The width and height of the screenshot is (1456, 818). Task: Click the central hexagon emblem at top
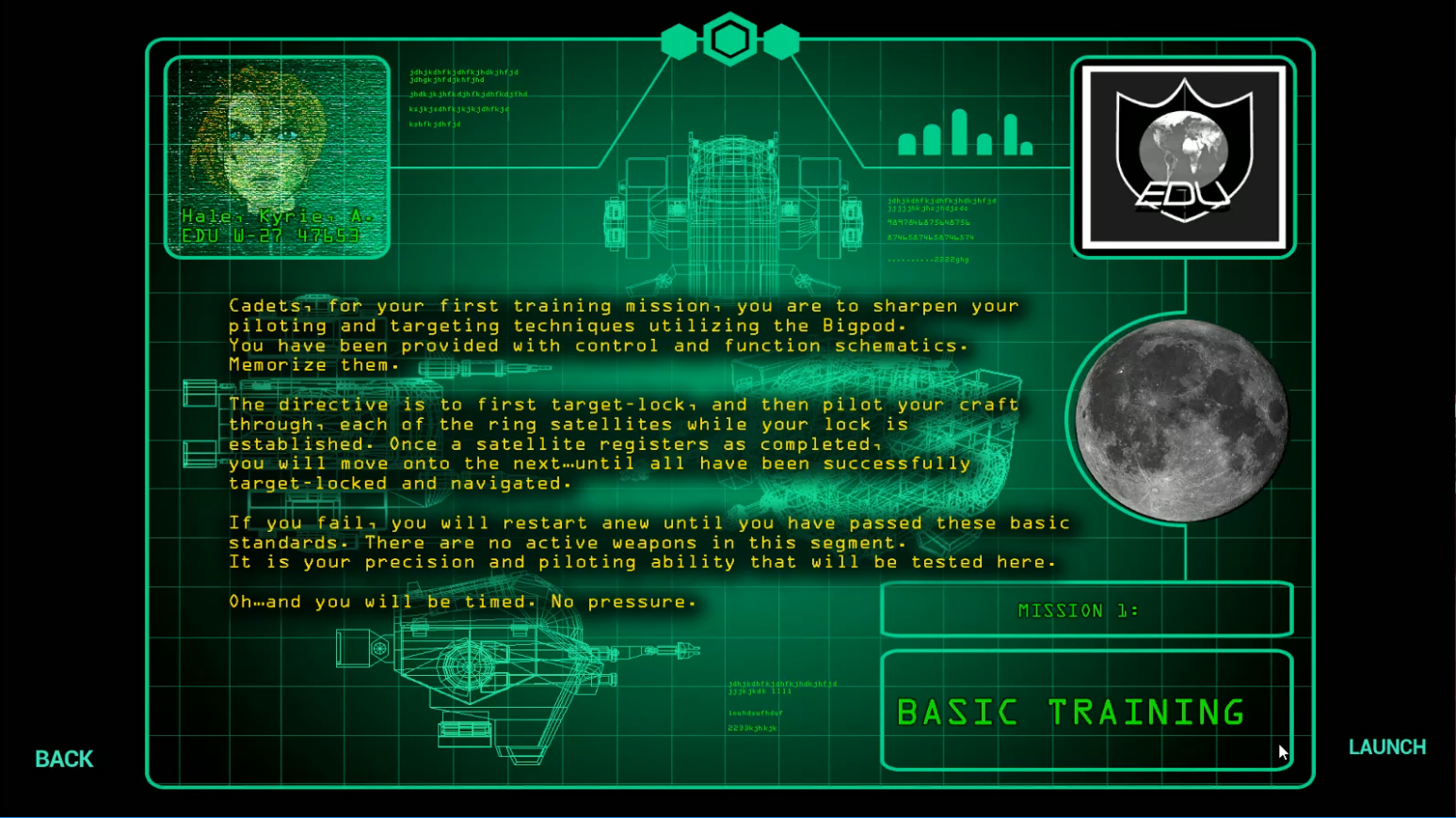pyautogui.click(x=731, y=40)
